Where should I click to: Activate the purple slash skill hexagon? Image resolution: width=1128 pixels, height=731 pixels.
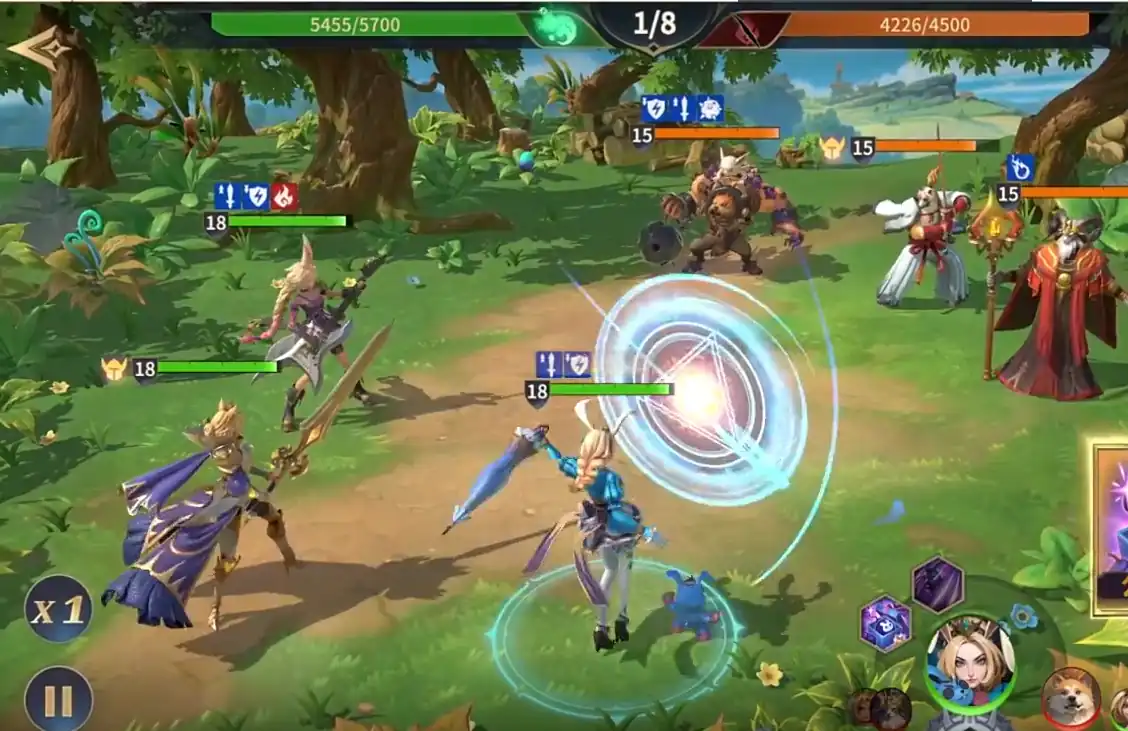(938, 585)
